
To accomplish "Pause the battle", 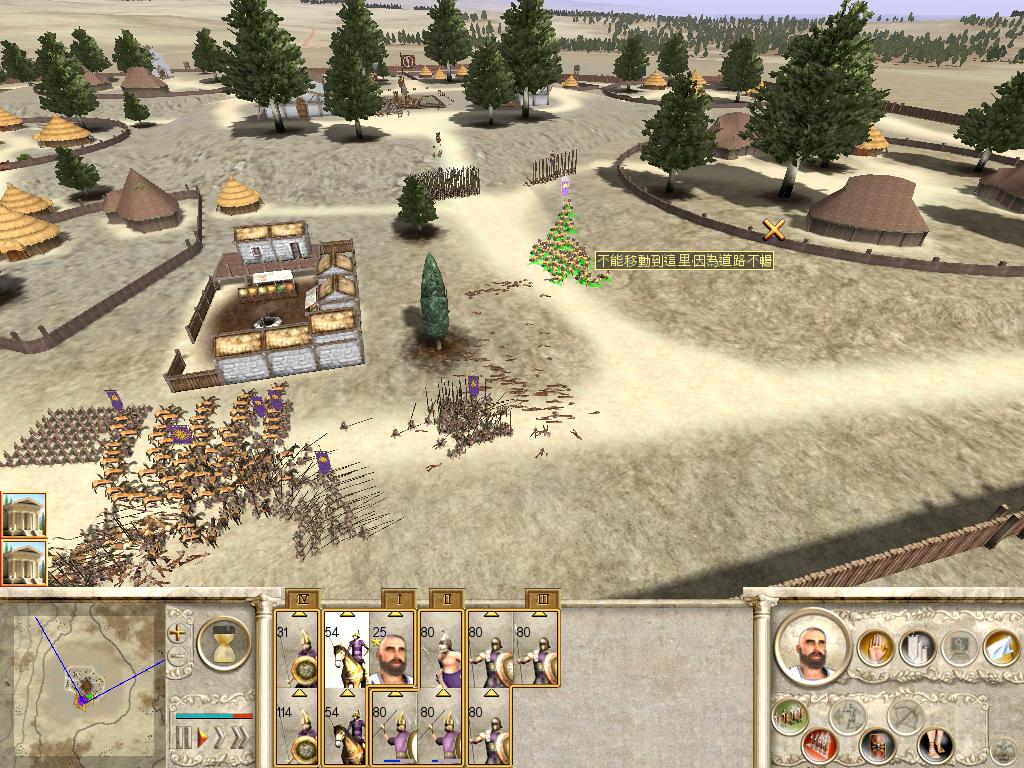I will (x=184, y=738).
